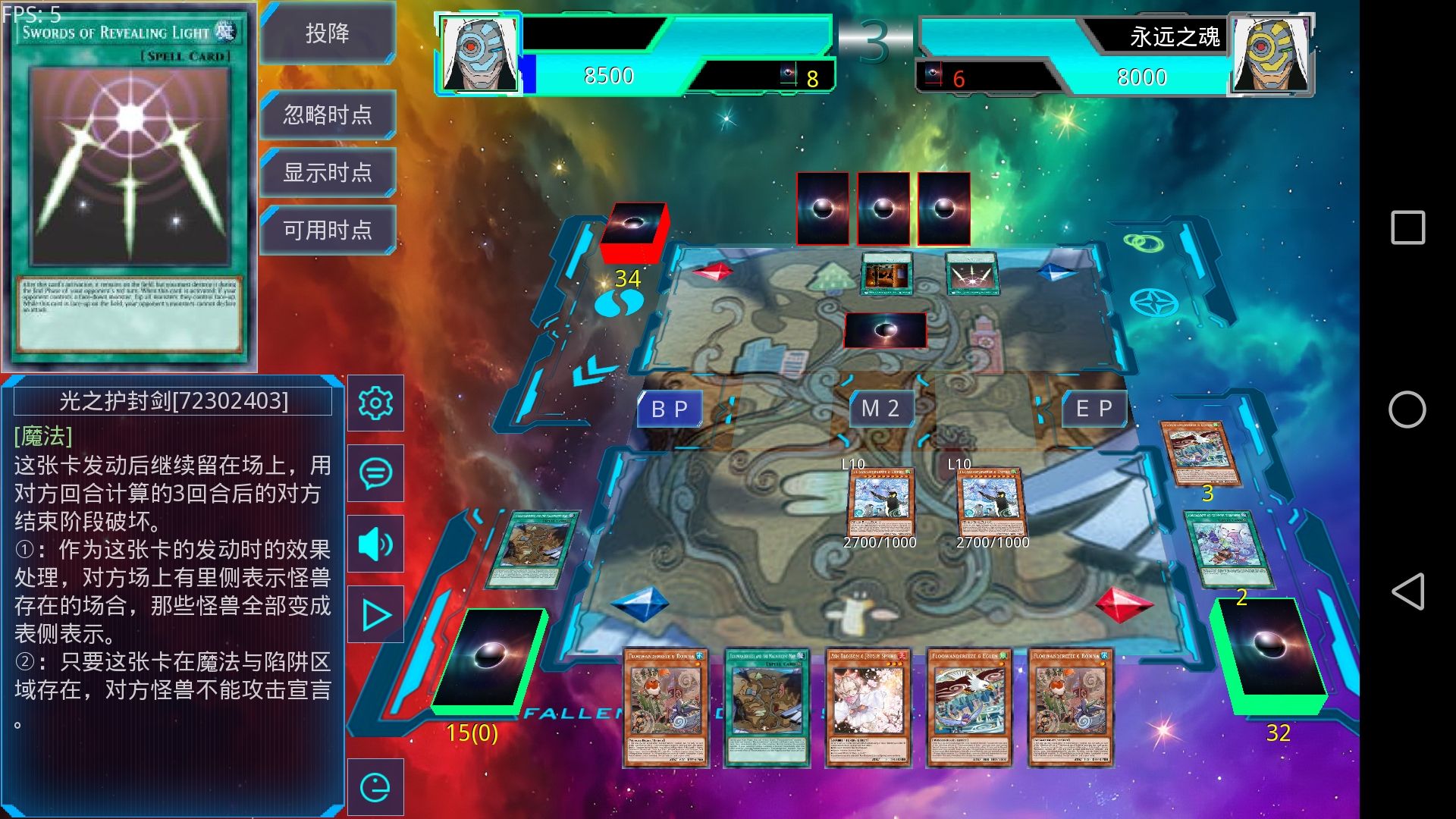Select Ash Blossom & Joyous Spring card
The height and width of the screenshot is (819, 1456).
pos(868,707)
